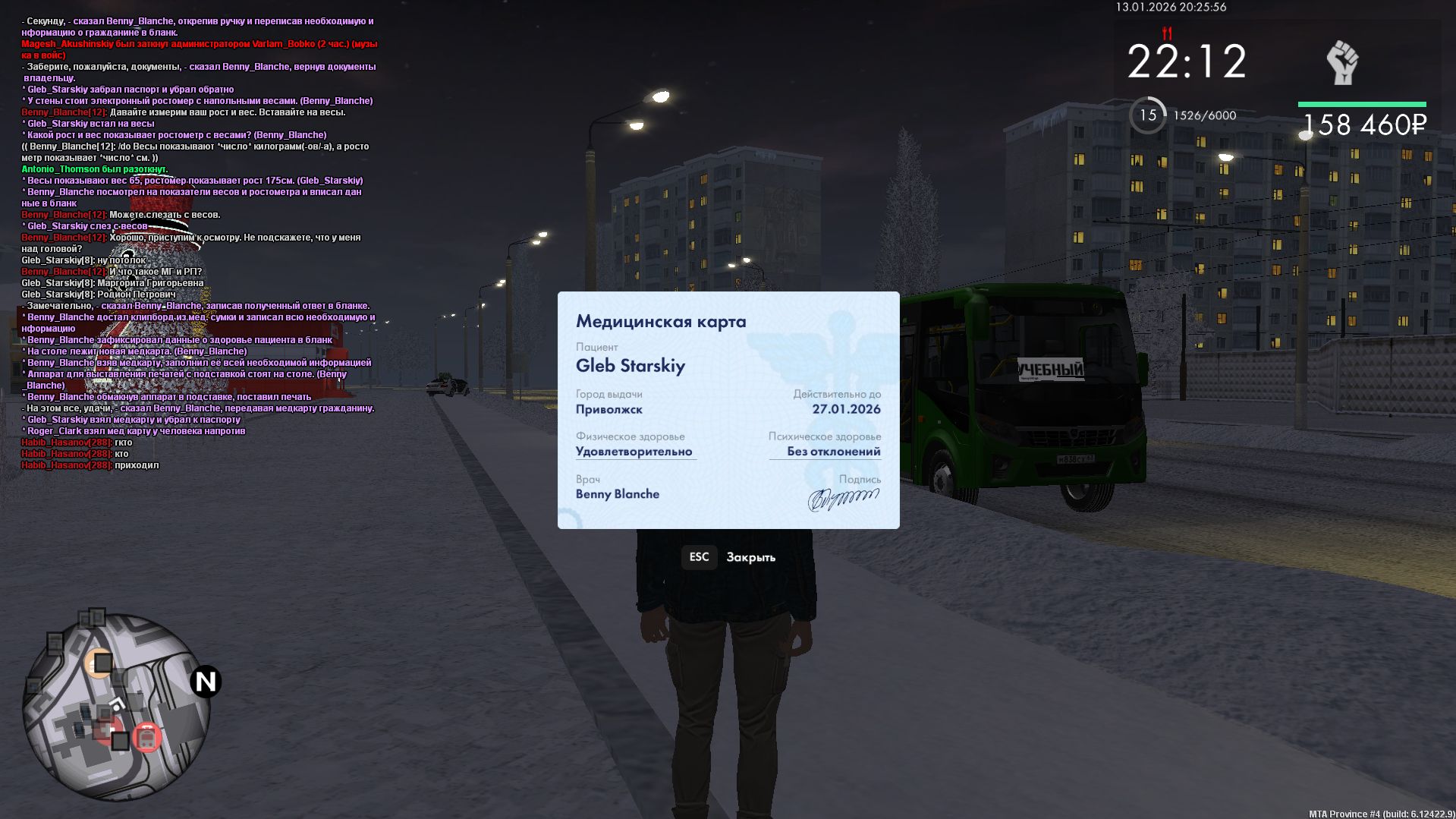1456x819 pixels.
Task: Click the fist weapon icon
Action: pos(1341,62)
